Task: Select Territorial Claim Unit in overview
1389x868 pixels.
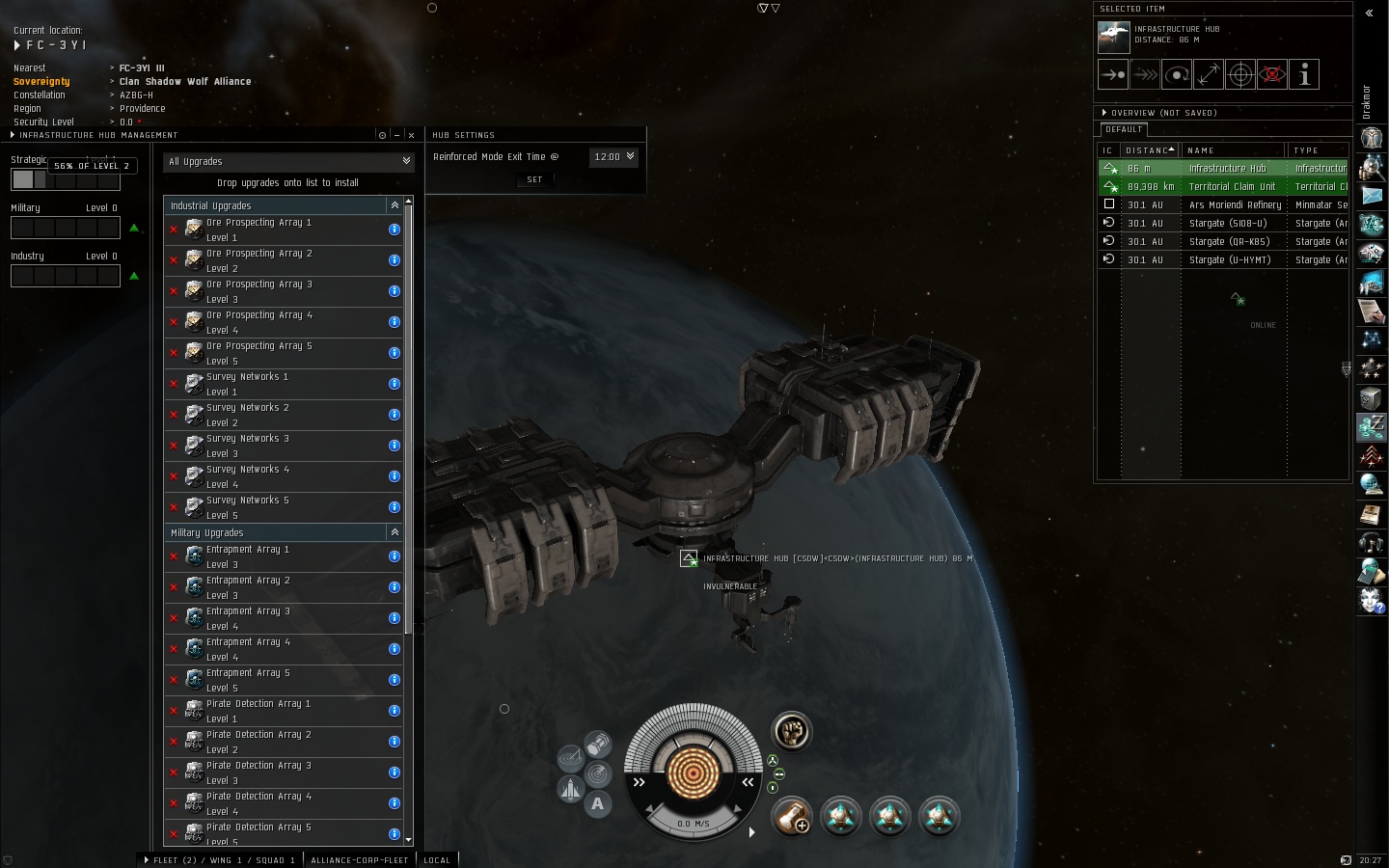Action: (1232, 186)
